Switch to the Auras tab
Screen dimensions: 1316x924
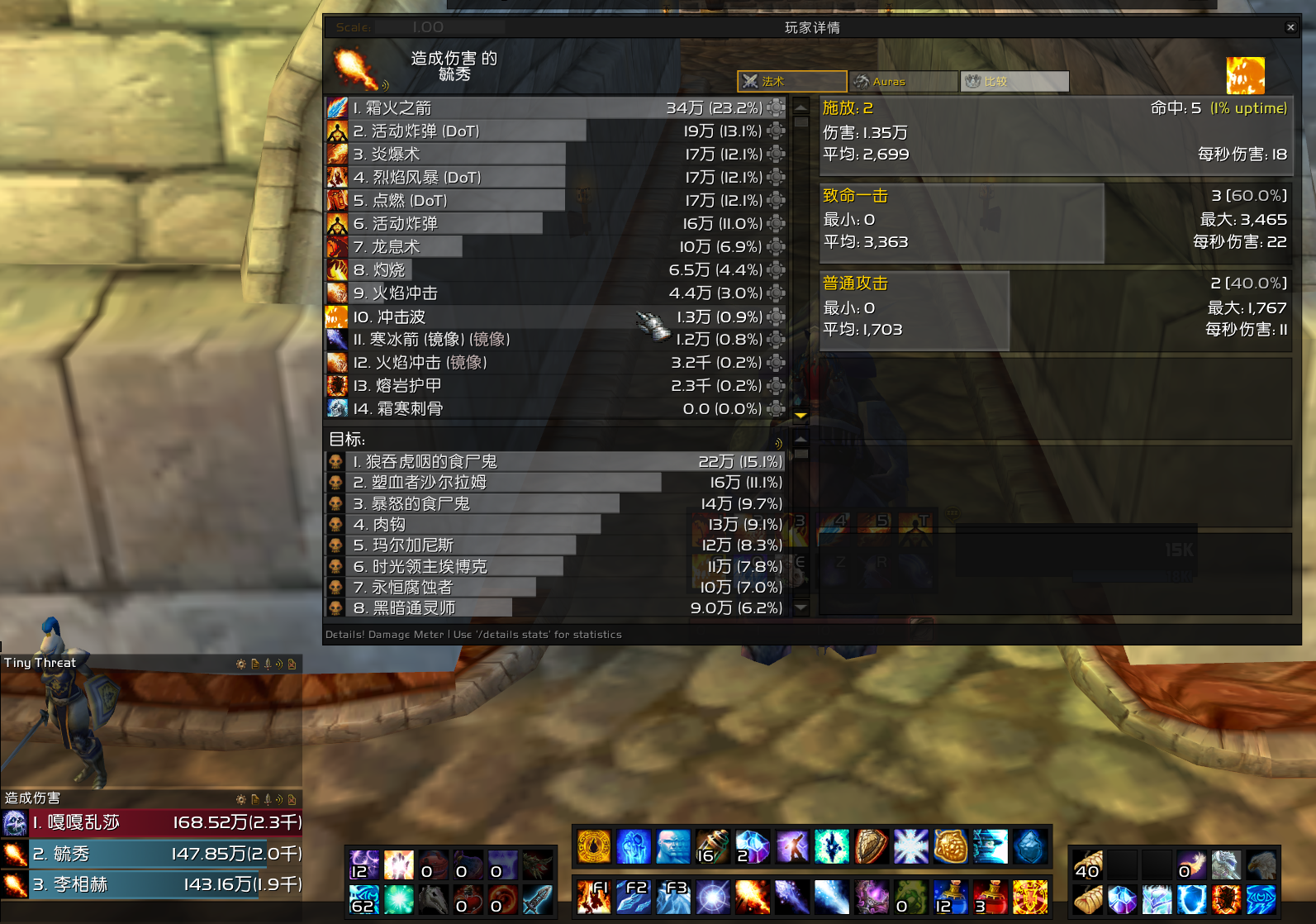[902, 81]
